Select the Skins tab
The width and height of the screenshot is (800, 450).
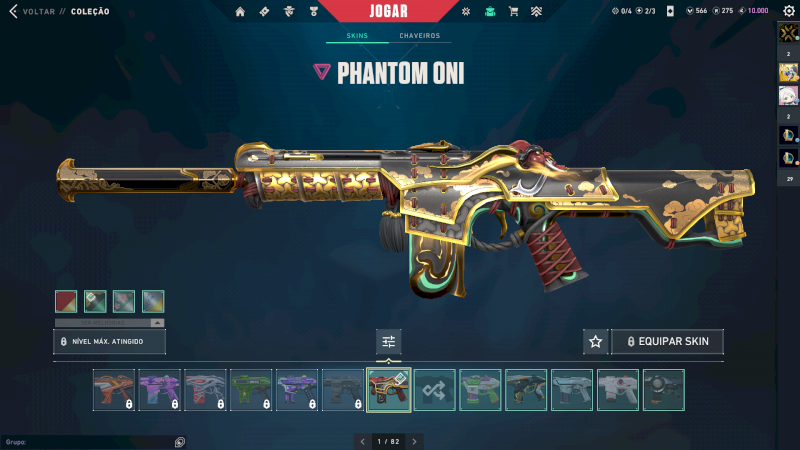pyautogui.click(x=357, y=36)
